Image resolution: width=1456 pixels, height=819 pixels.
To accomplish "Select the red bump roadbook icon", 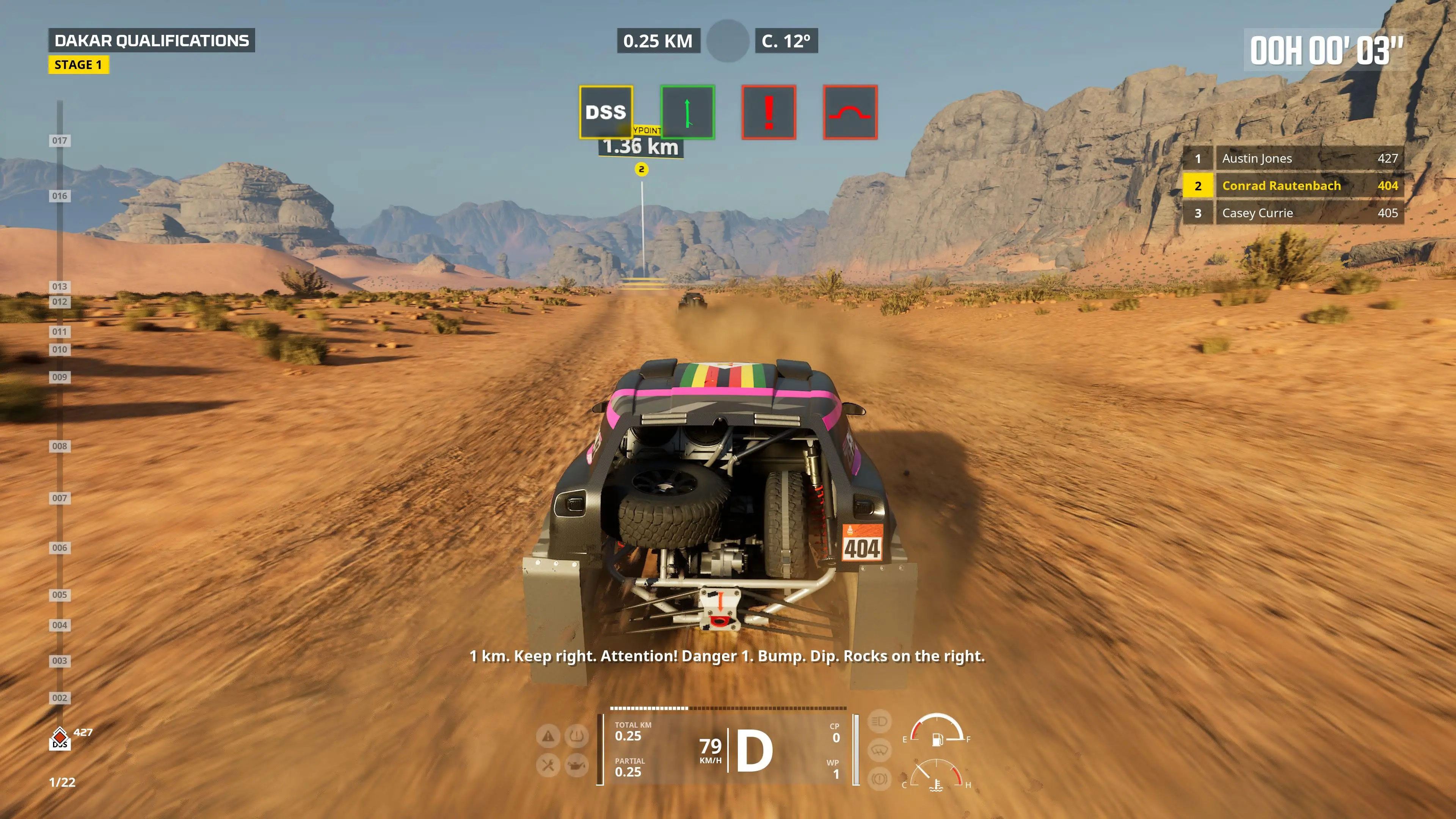I will (x=850, y=112).
